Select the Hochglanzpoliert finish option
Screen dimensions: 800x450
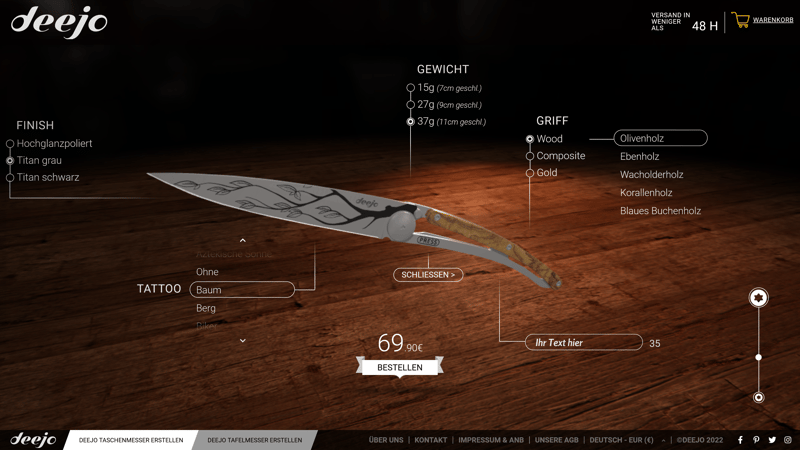[x=54, y=143]
